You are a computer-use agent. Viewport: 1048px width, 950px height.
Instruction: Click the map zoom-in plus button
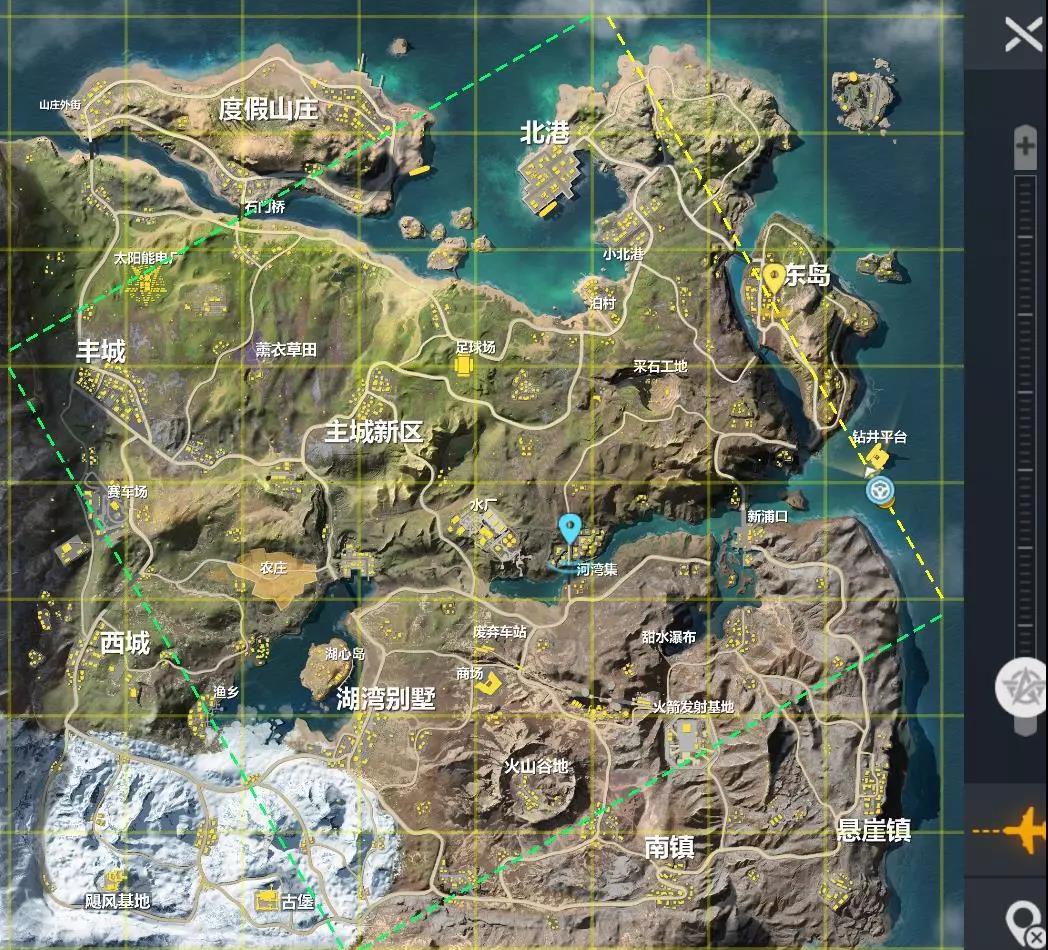(1025, 148)
